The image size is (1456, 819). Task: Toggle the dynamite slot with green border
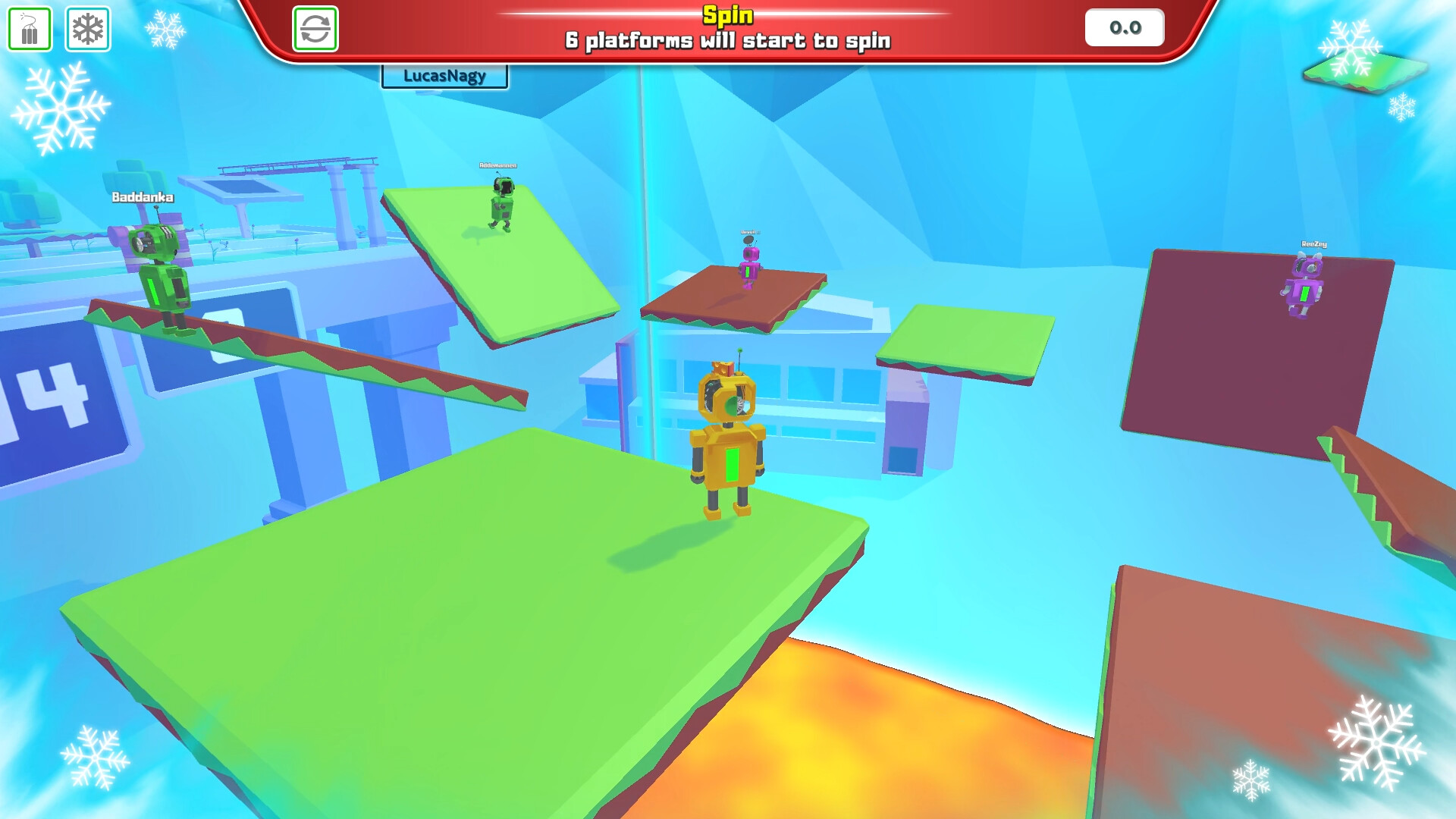[x=29, y=29]
